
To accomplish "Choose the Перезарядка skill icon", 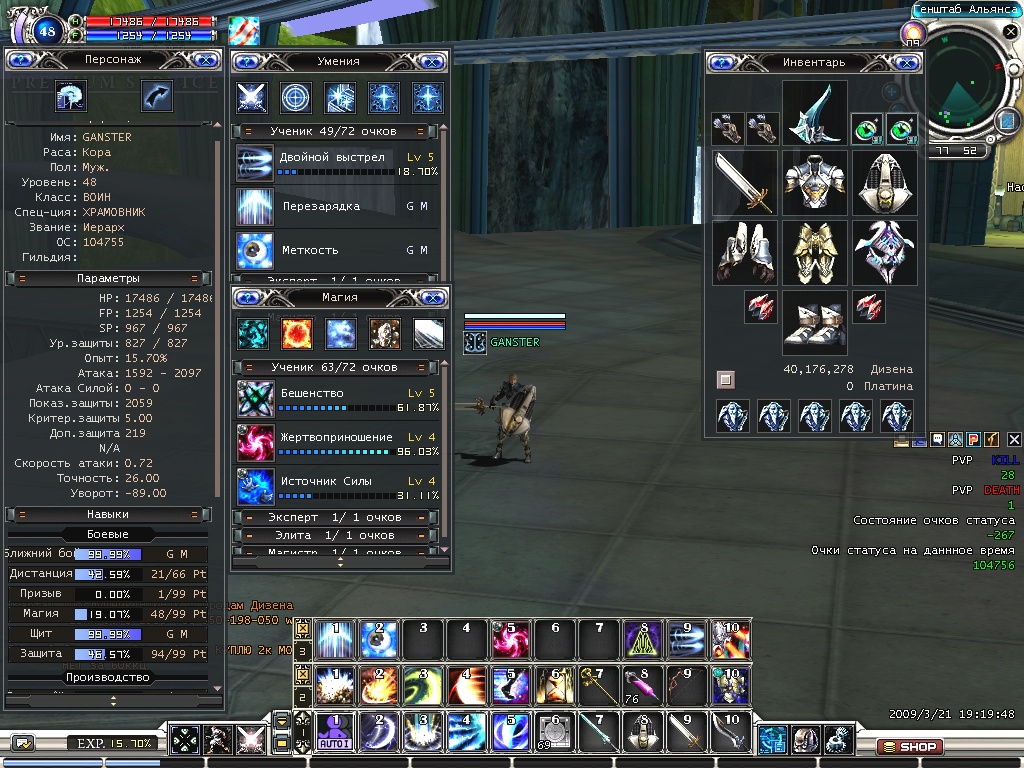I will 255,207.
